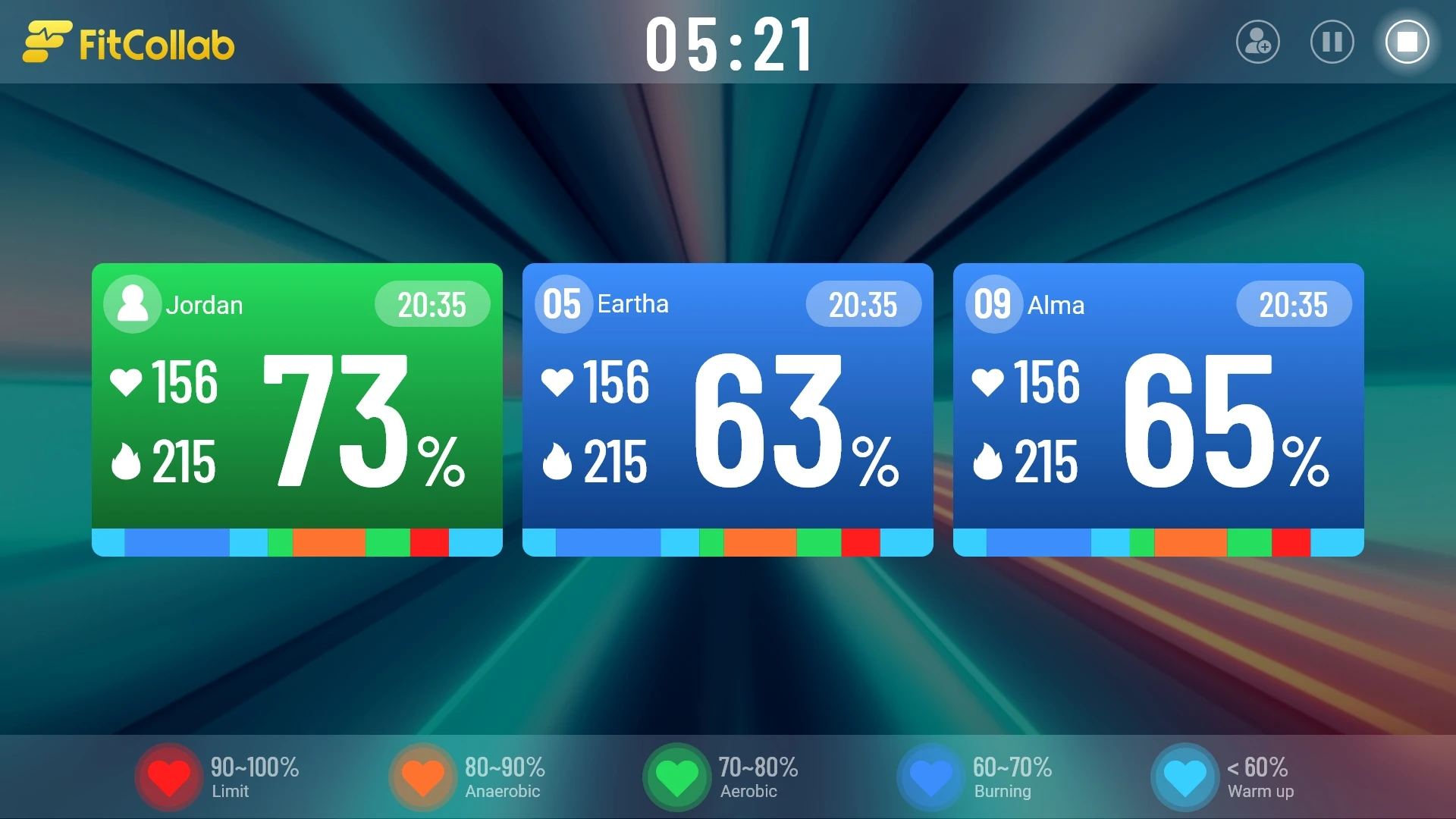Click the blue Burning zone heart icon
Image resolution: width=1456 pixels, height=819 pixels.
(930, 775)
